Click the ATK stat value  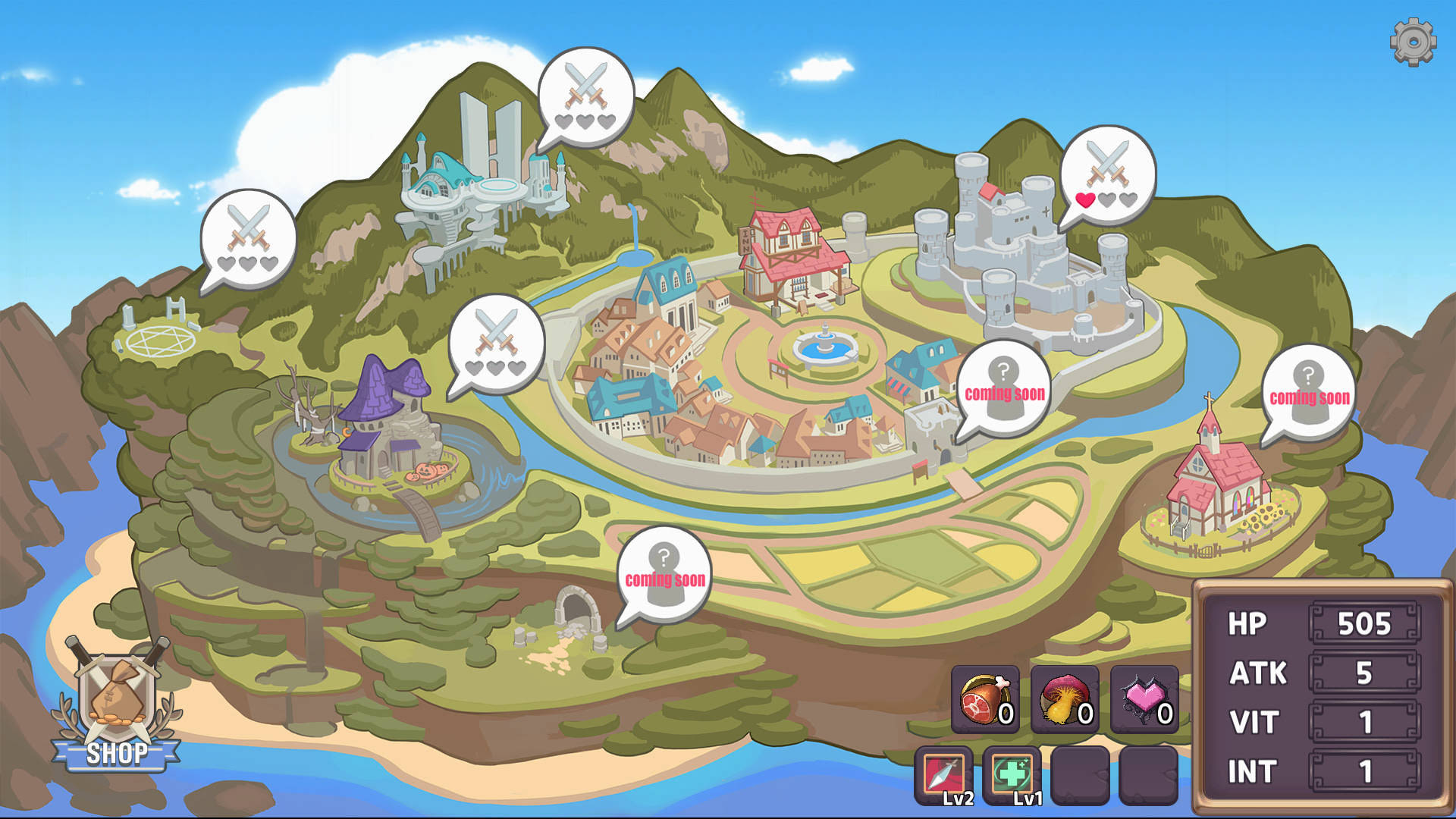1365,673
